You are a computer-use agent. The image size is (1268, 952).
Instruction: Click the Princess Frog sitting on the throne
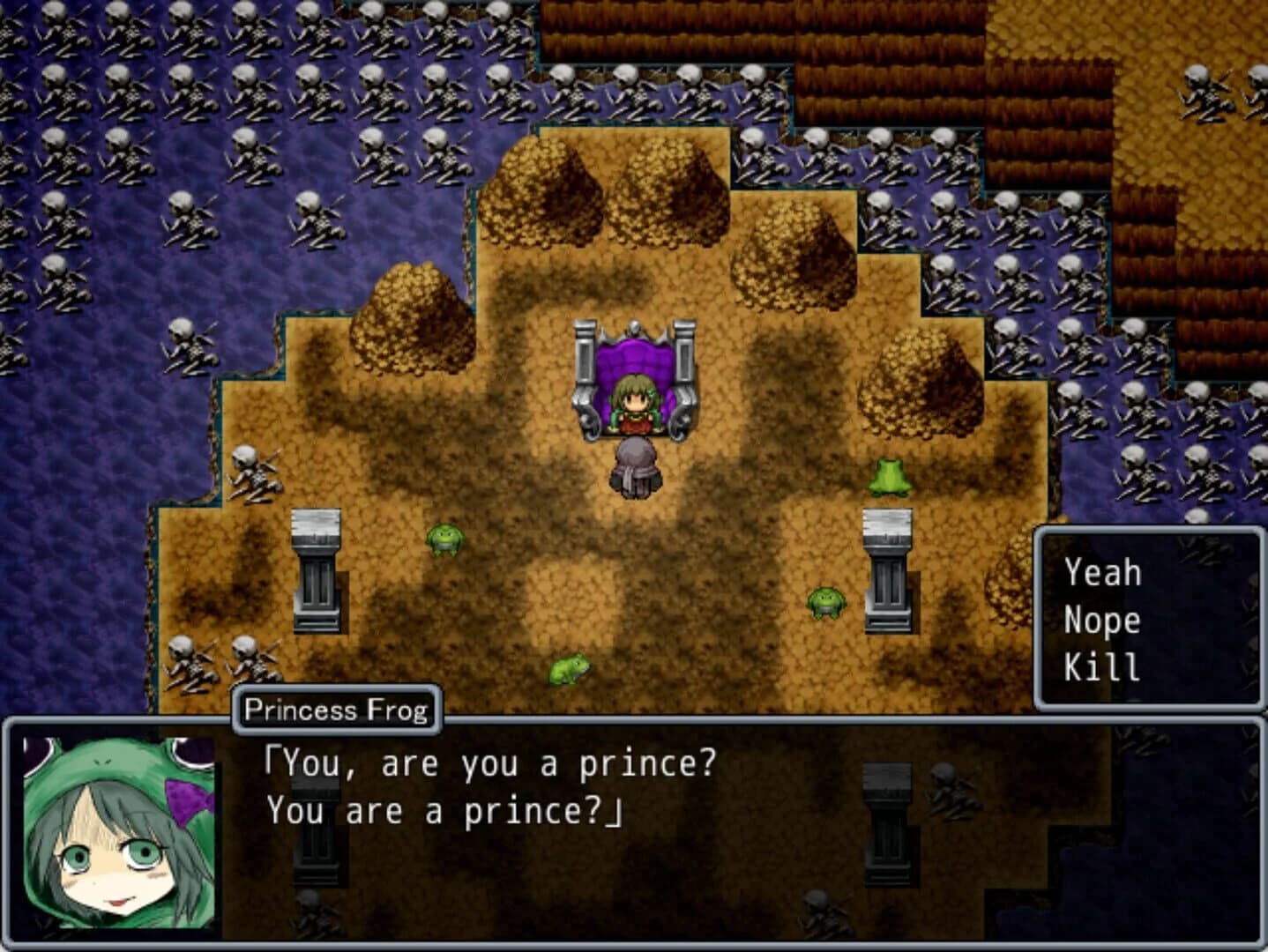pyautogui.click(x=633, y=401)
